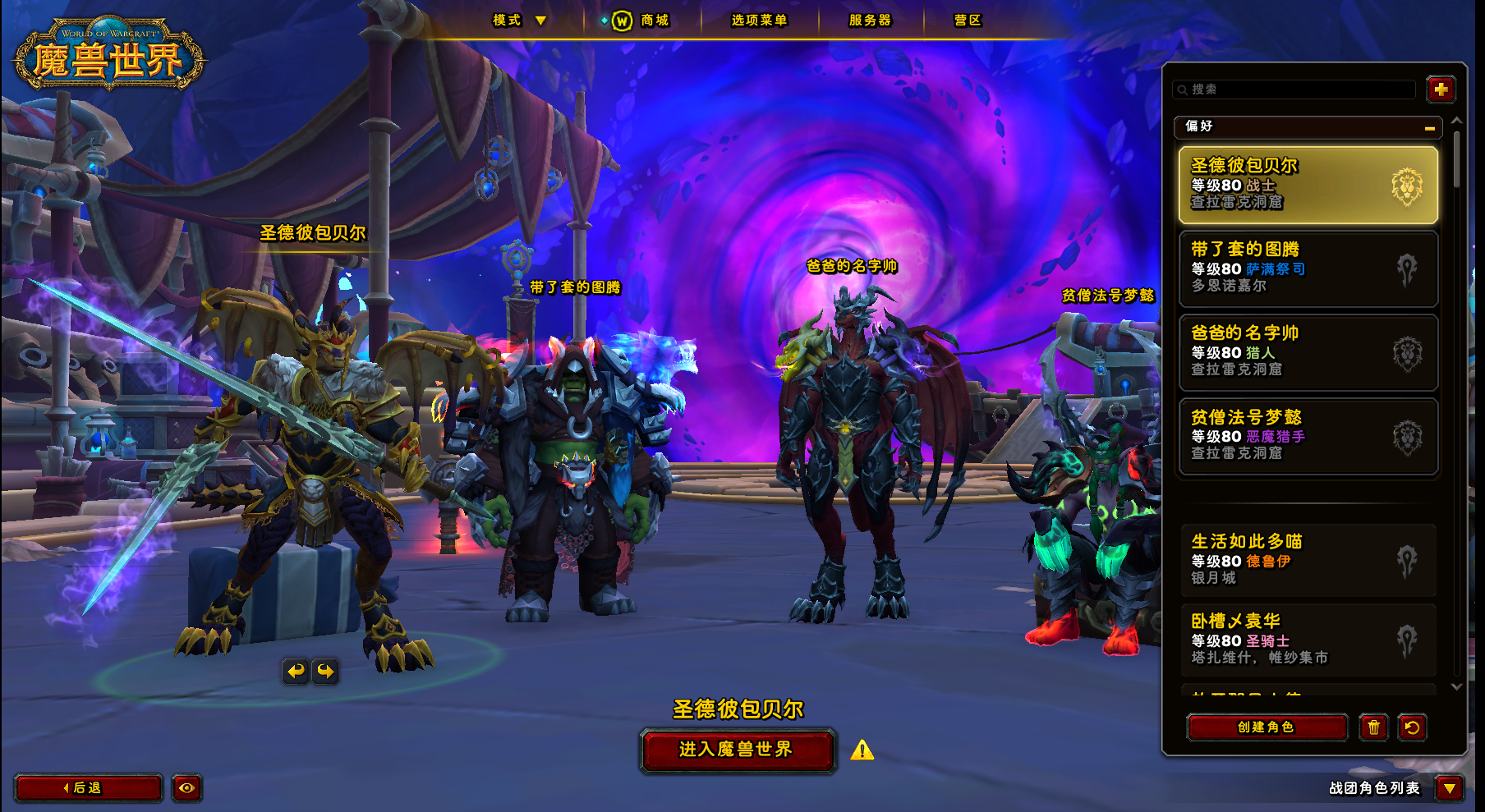Viewport: 1485px width, 812px height.
Task: Select the shaman 带了套的图腾
Action: coord(1308,268)
